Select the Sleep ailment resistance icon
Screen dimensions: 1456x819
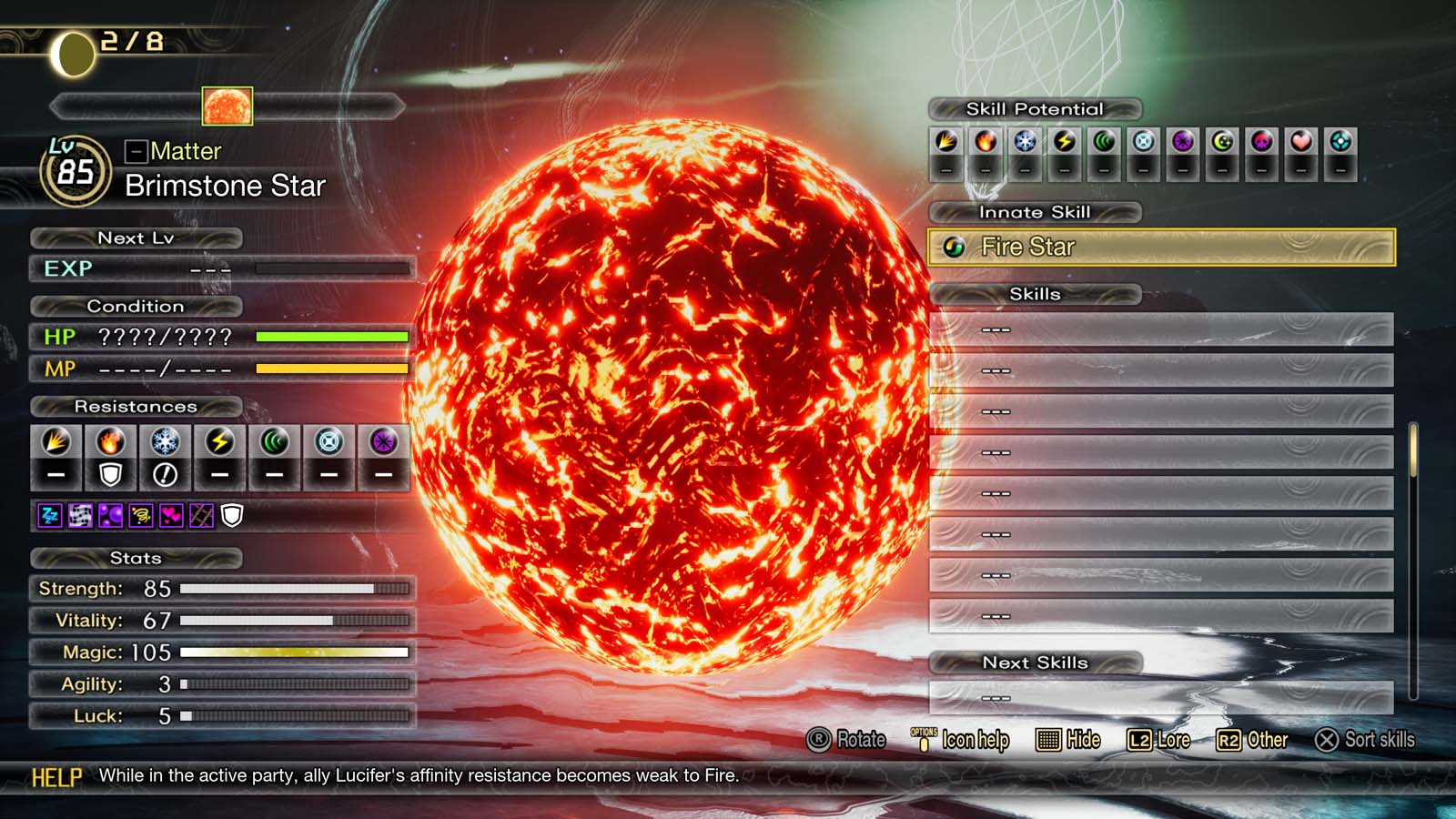[x=50, y=515]
